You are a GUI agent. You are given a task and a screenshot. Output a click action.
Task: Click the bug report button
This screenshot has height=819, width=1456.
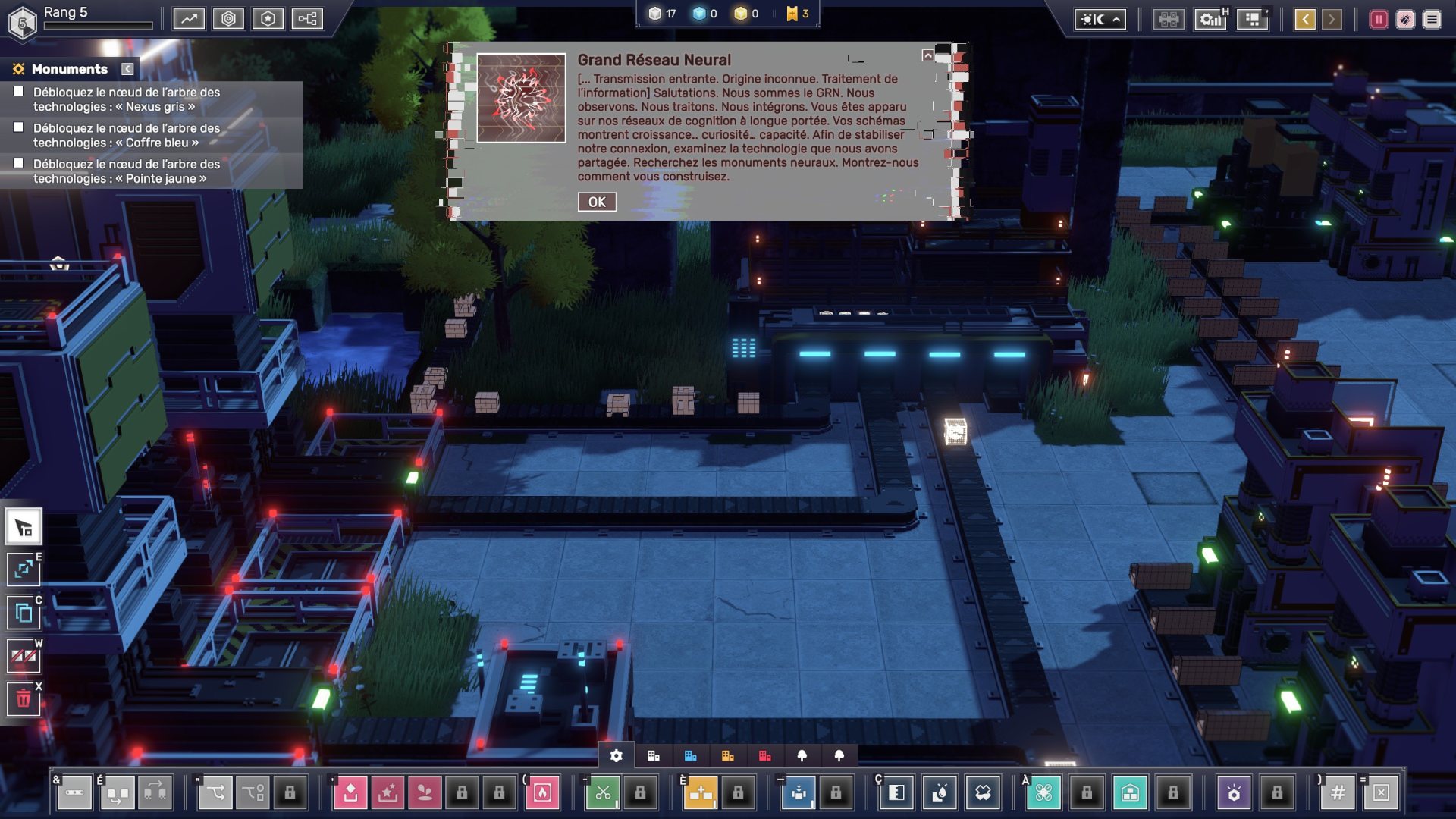(1405, 20)
